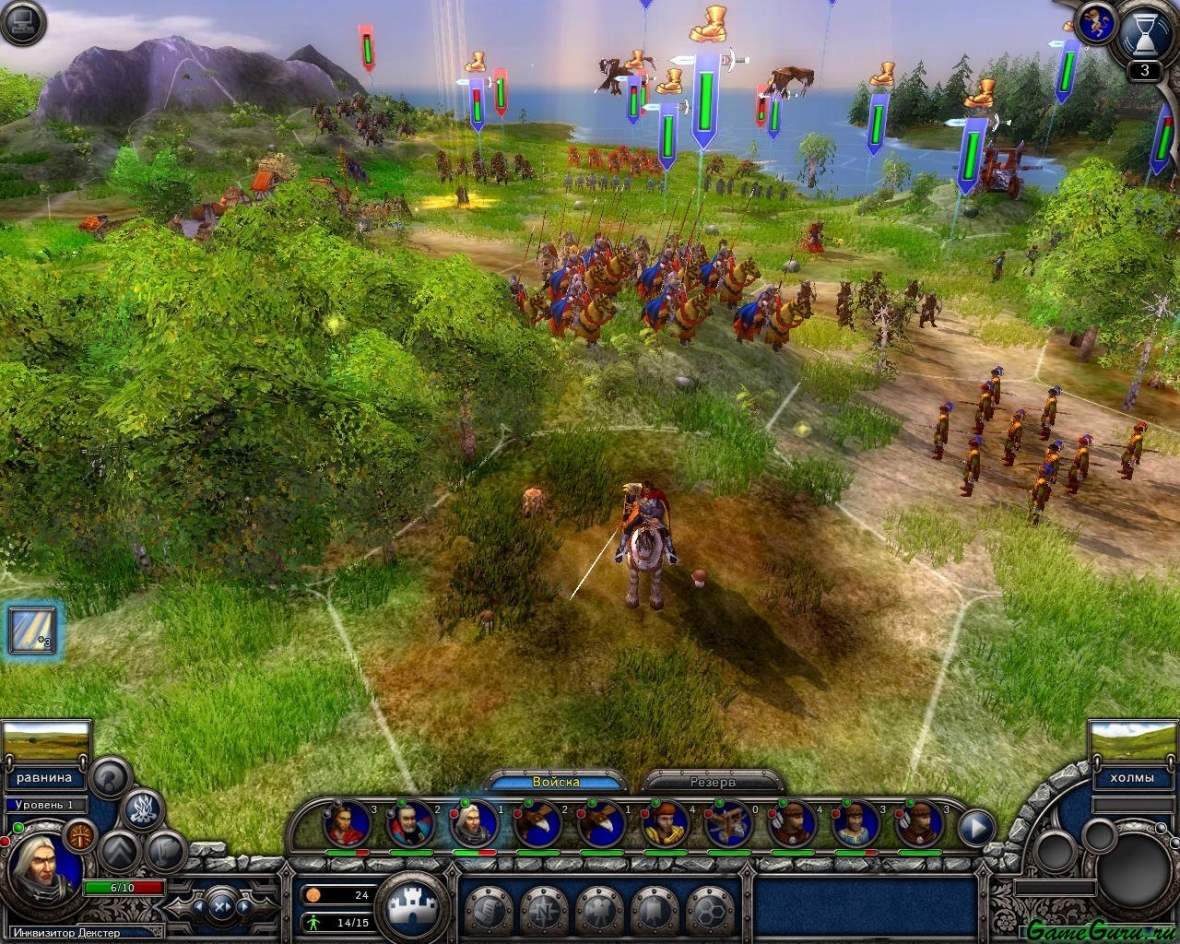Open the castle button
Screen dimensions: 1180x944
point(412,907)
